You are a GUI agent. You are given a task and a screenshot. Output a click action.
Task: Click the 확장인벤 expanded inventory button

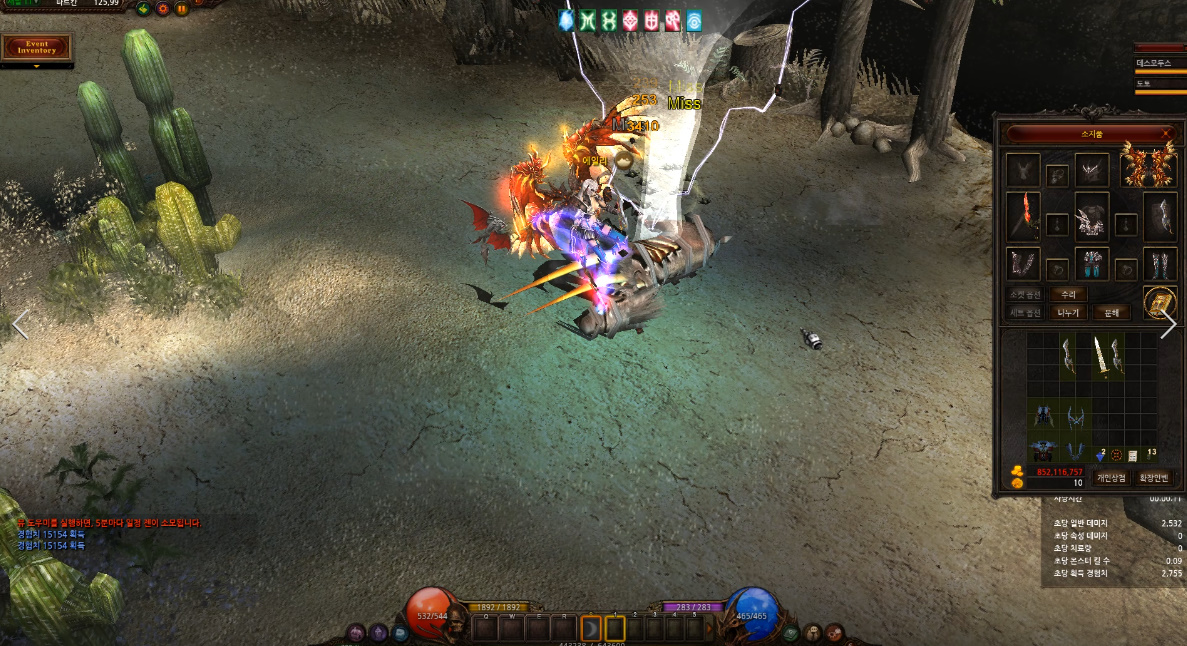tap(1154, 478)
